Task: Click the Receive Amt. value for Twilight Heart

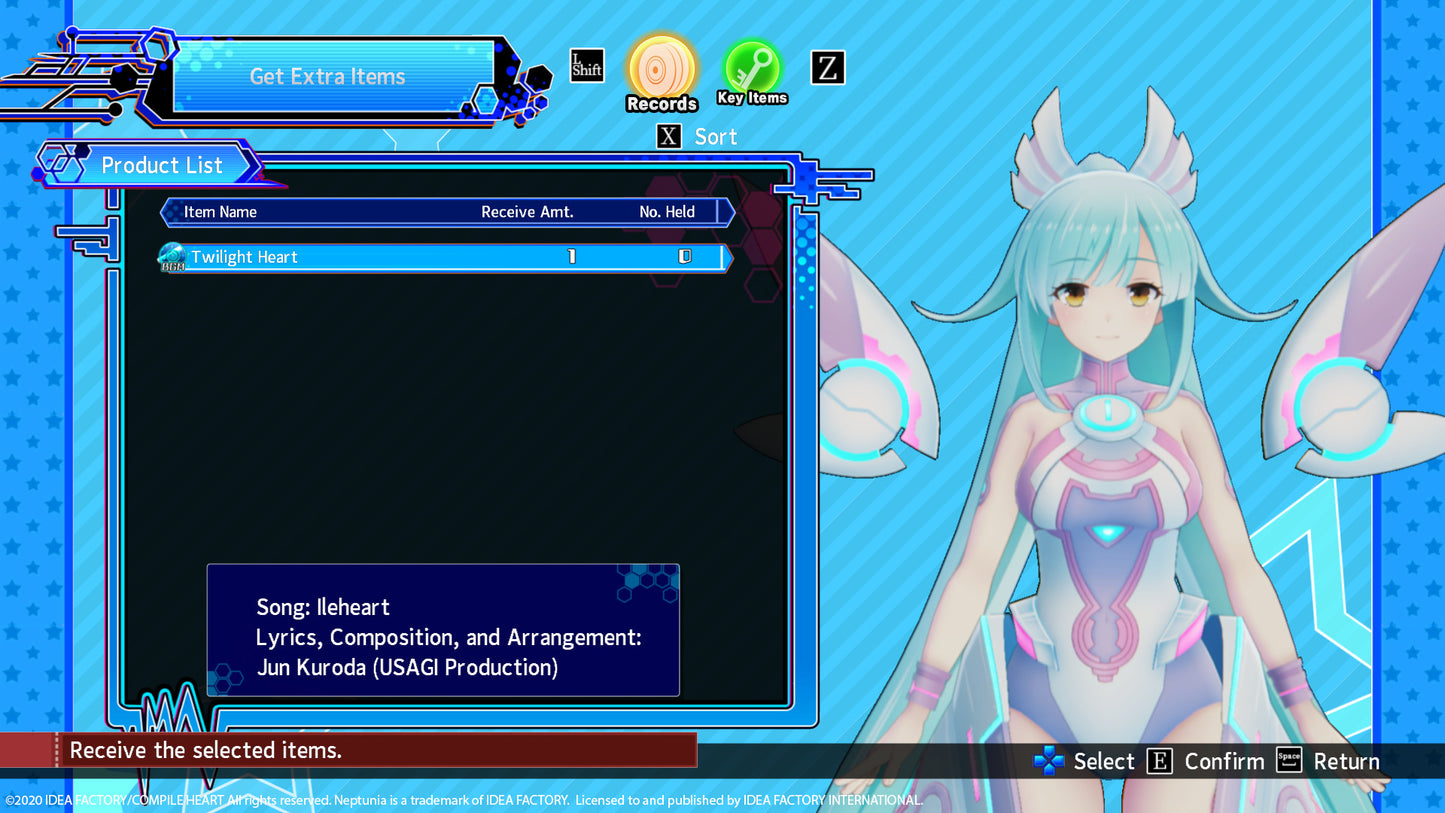Action: (x=572, y=257)
